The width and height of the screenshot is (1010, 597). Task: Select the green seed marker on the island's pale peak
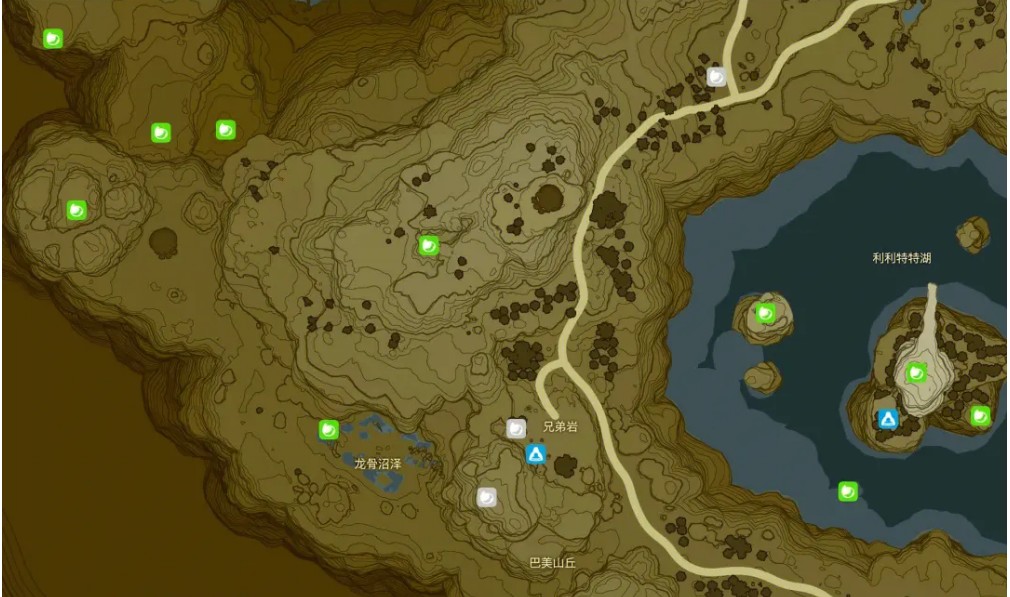[916, 373]
